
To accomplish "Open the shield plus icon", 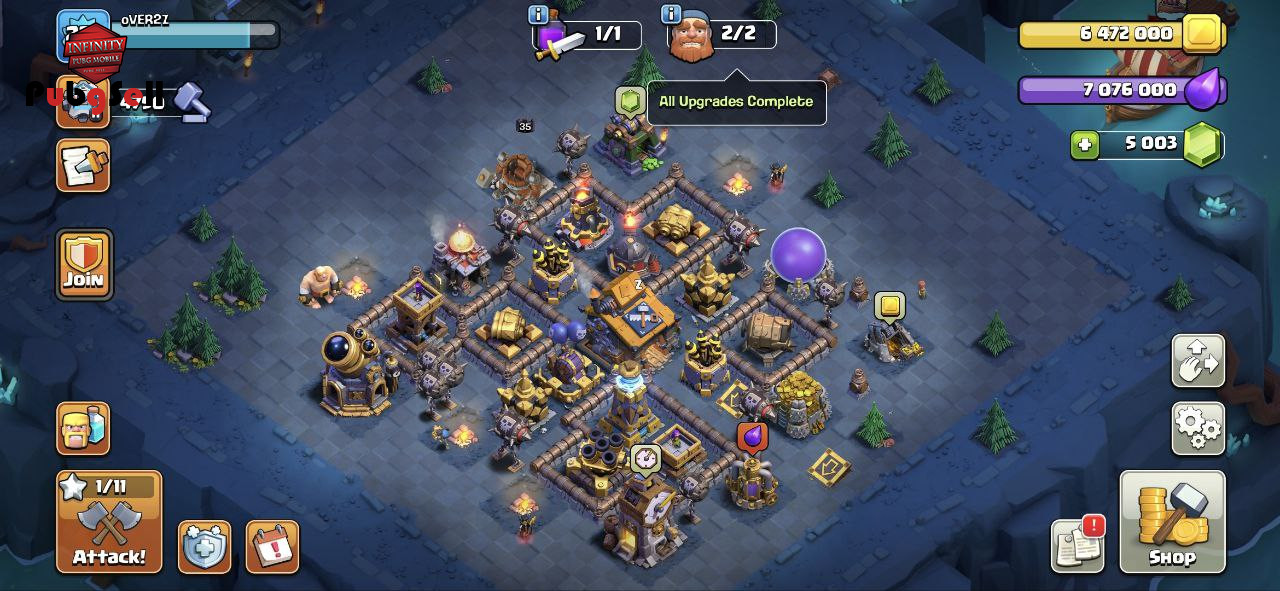I will coord(204,547).
